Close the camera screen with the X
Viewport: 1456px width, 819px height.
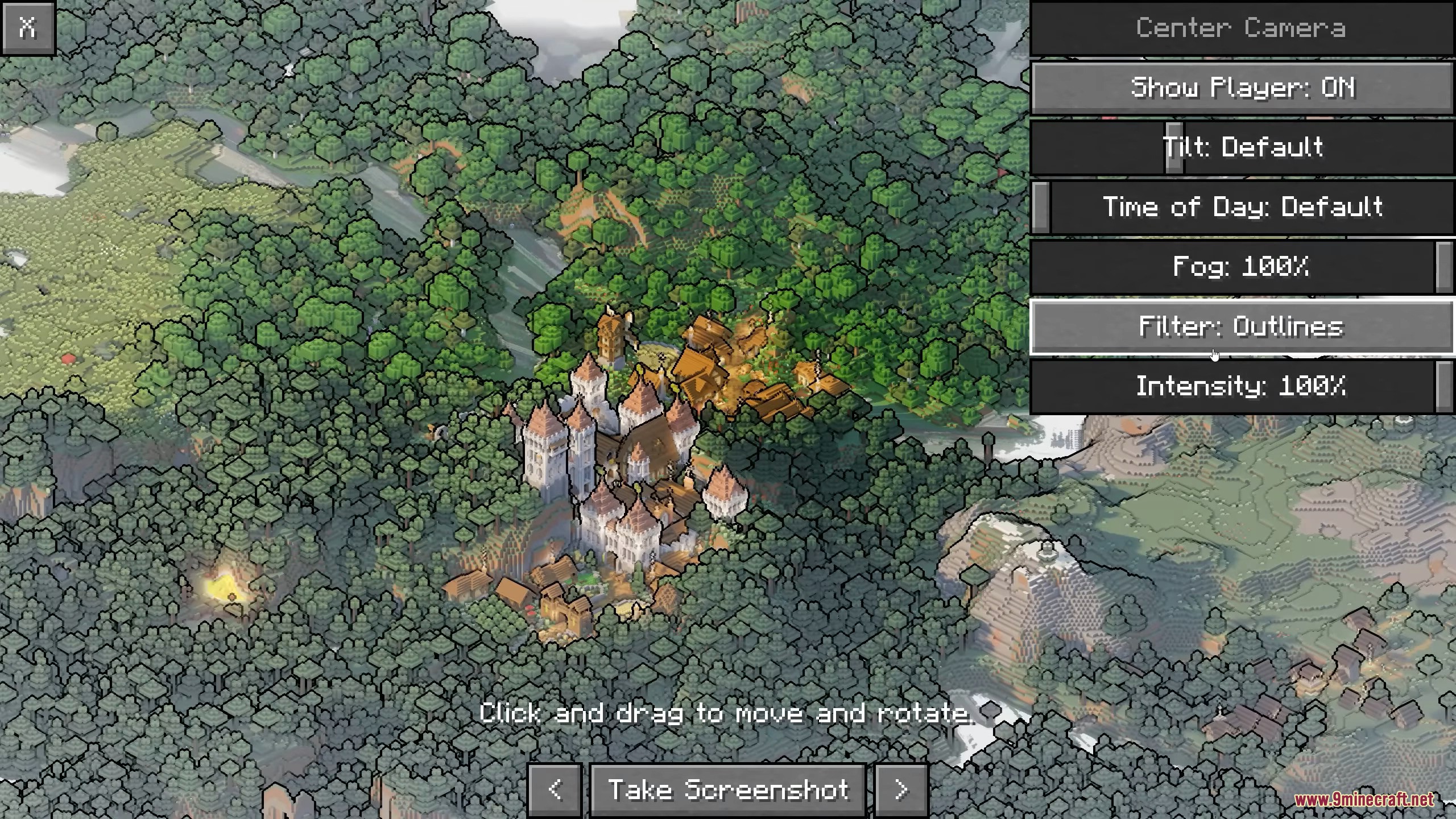point(27,27)
